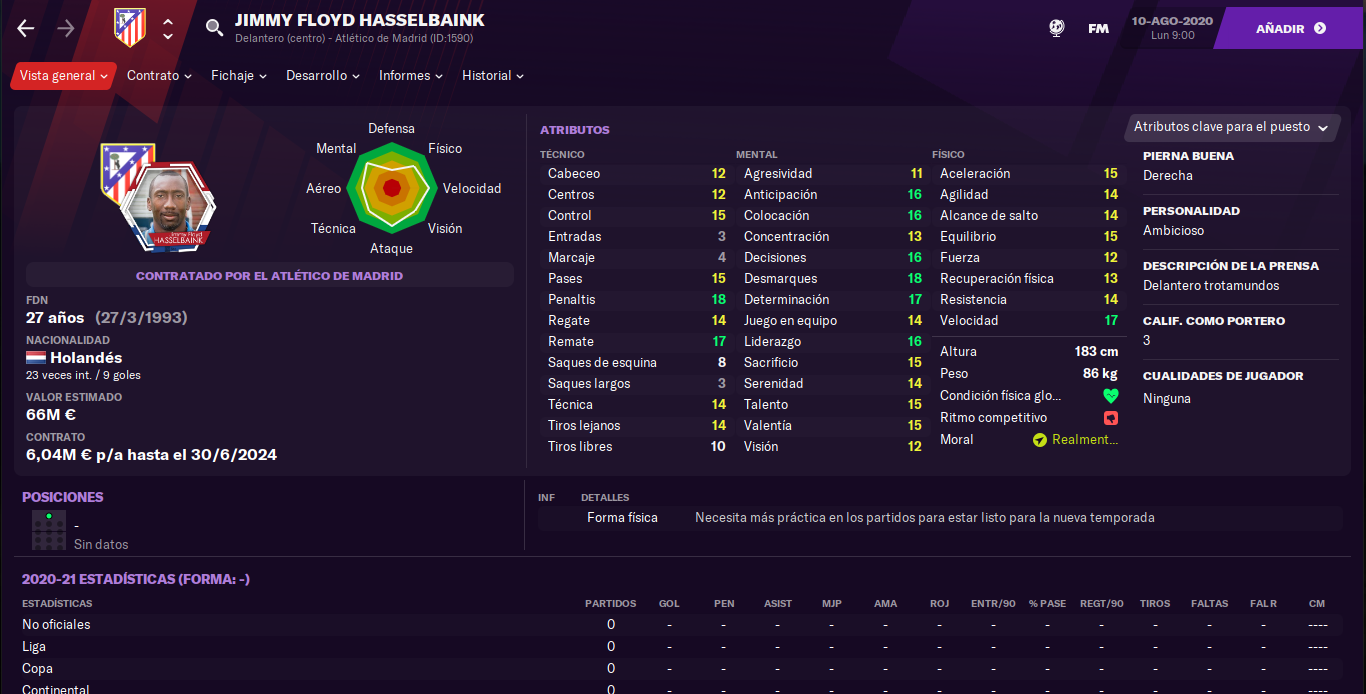The width and height of the screenshot is (1366, 694).
Task: Open the Fichaje dropdown
Action: [239, 76]
